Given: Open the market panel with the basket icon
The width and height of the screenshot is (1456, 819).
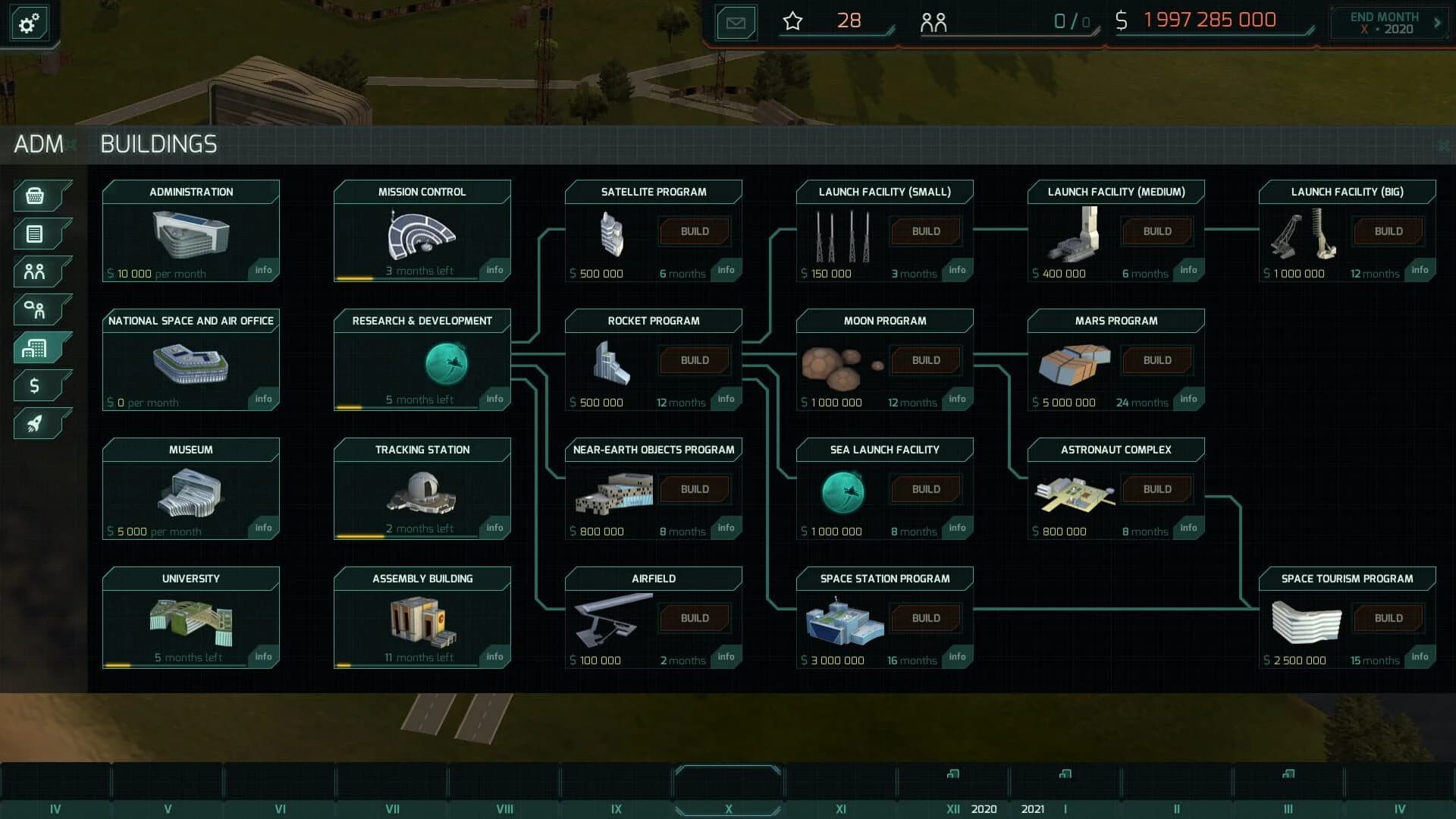Looking at the screenshot, I should point(33,196).
